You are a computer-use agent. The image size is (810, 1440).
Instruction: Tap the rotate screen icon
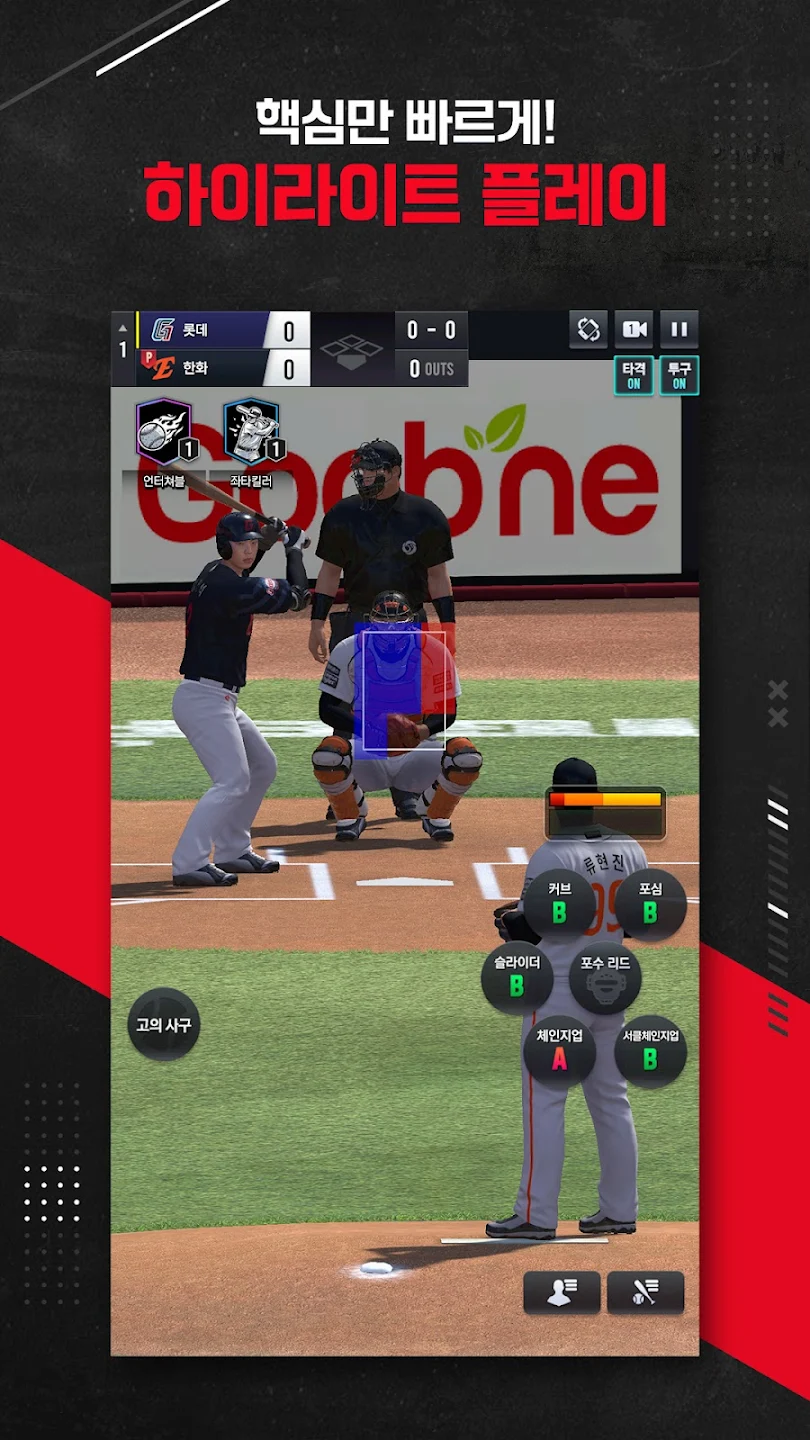coord(589,329)
